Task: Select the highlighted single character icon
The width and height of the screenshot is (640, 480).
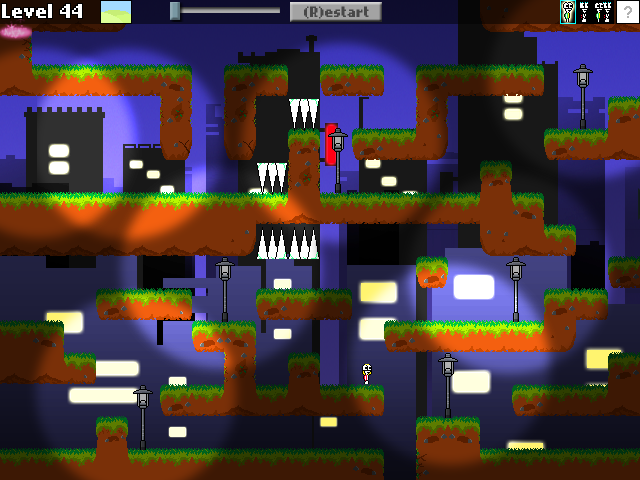Action: pos(568,12)
